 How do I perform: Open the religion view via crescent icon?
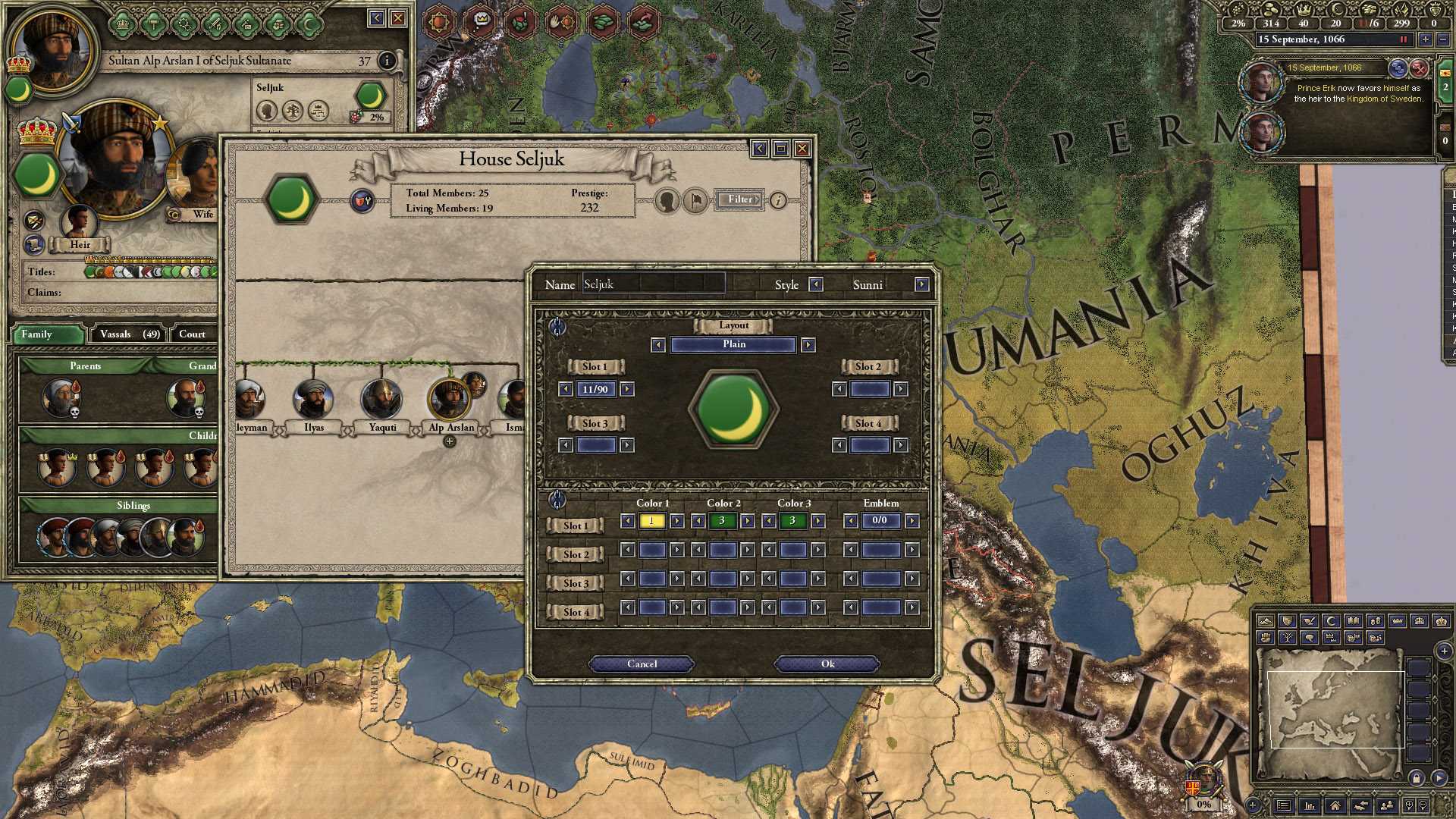click(310, 24)
